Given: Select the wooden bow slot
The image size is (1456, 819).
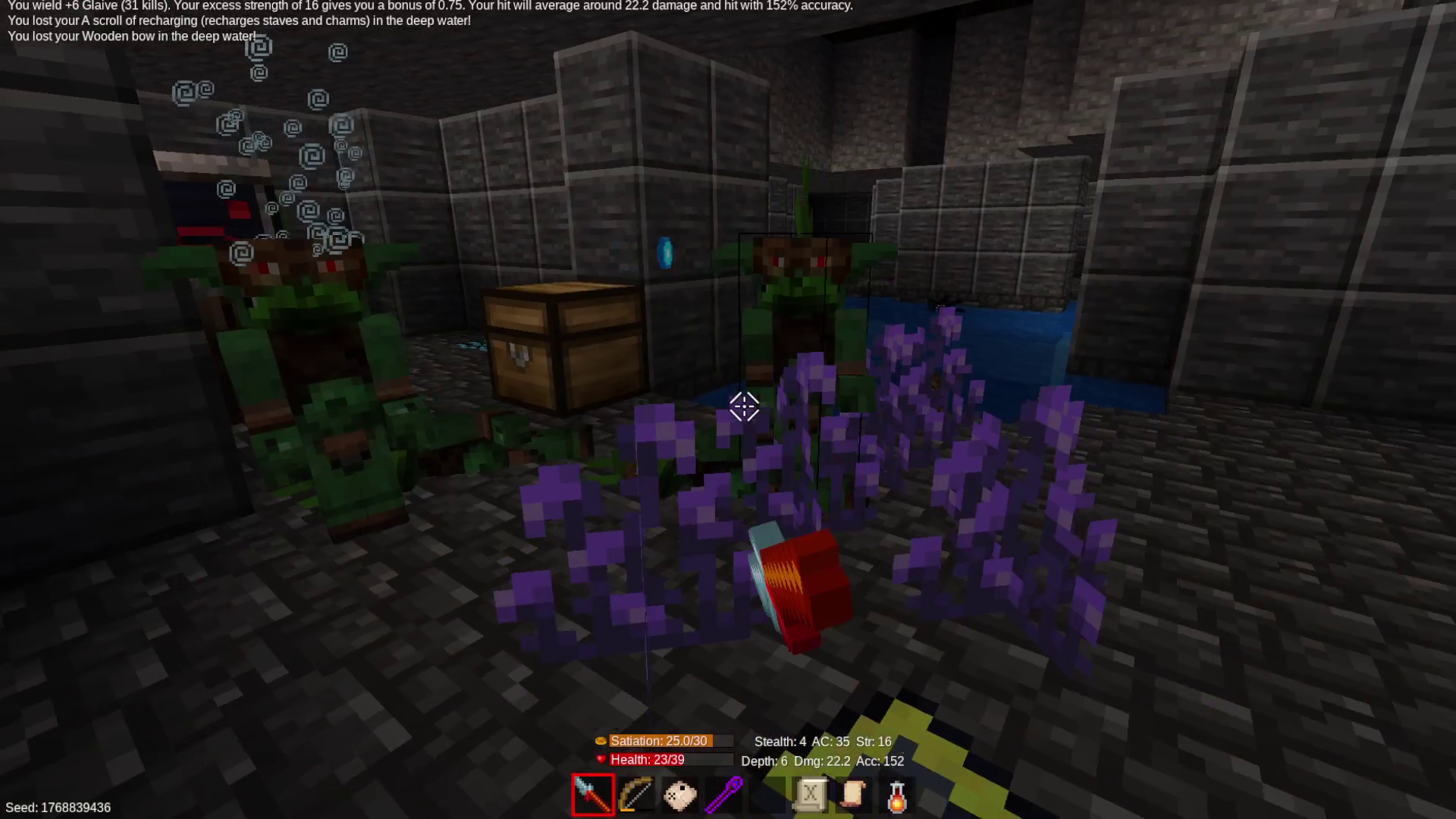Looking at the screenshot, I should (635, 795).
